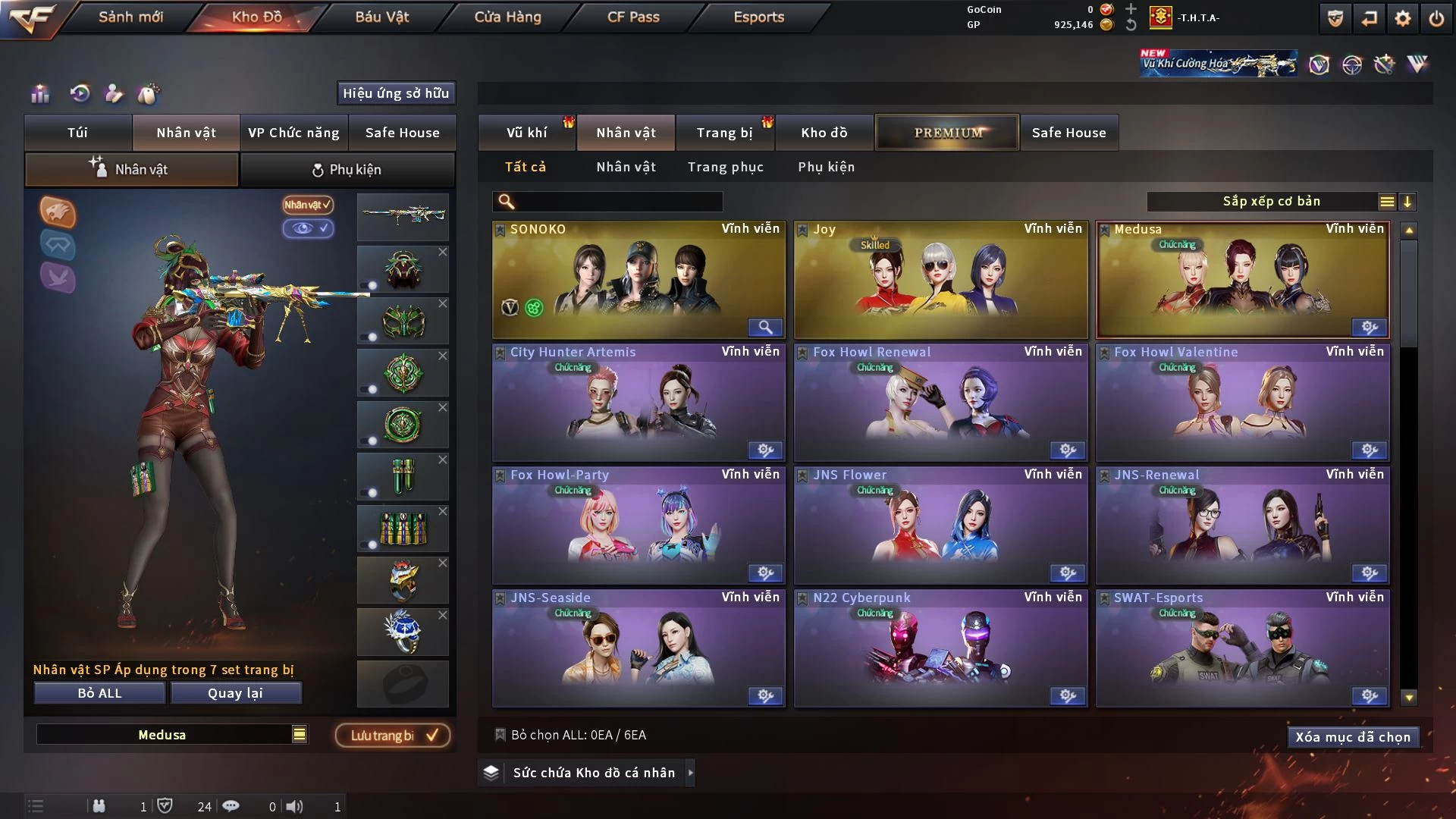Click the Quay lại button
This screenshot has width=1456, height=819.
click(235, 693)
